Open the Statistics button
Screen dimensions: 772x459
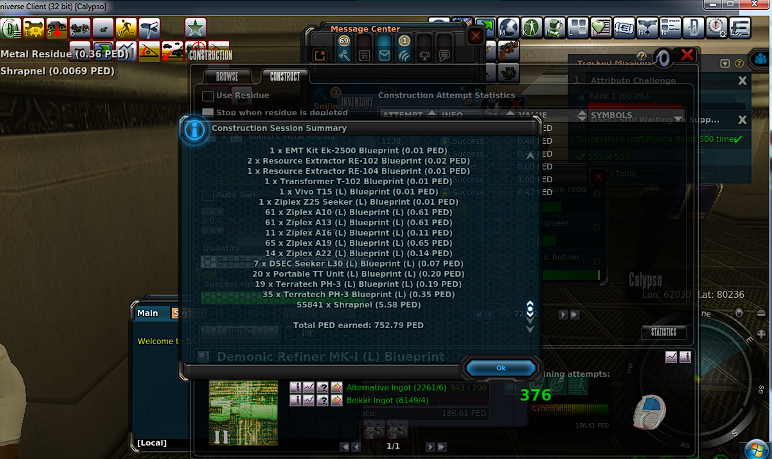pyautogui.click(x=664, y=332)
